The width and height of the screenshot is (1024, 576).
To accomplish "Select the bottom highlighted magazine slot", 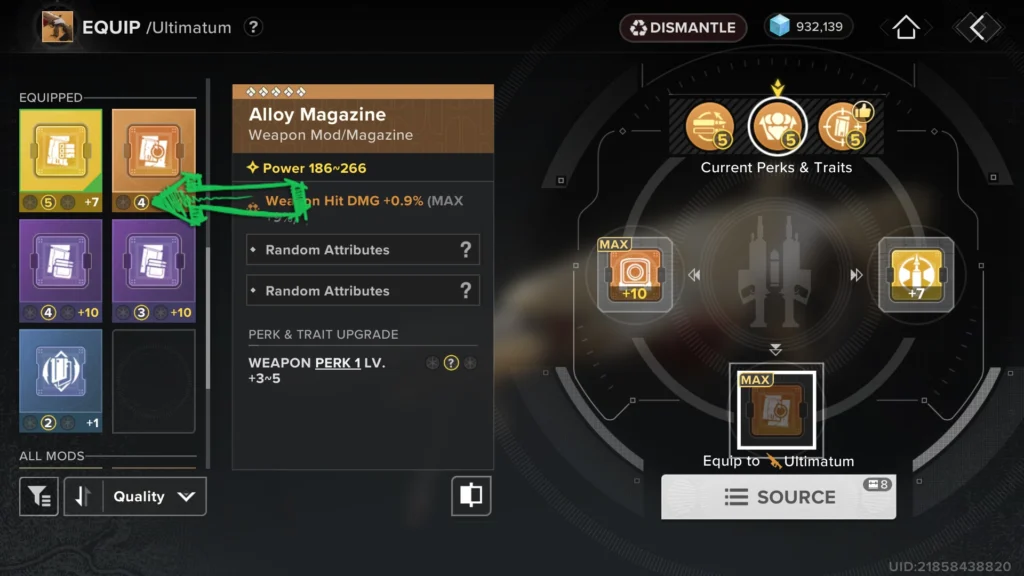I will (x=776, y=411).
